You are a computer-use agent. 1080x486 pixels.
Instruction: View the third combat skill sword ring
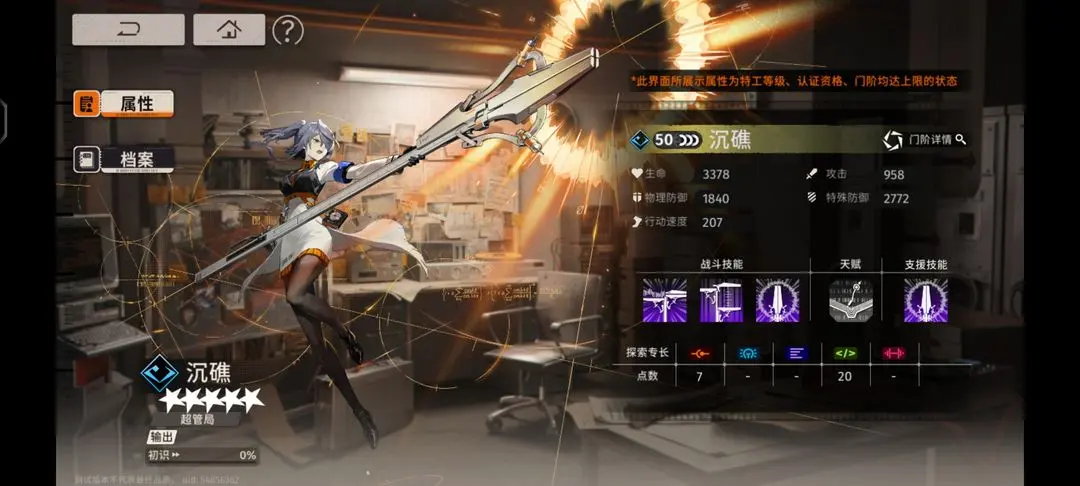(x=777, y=300)
